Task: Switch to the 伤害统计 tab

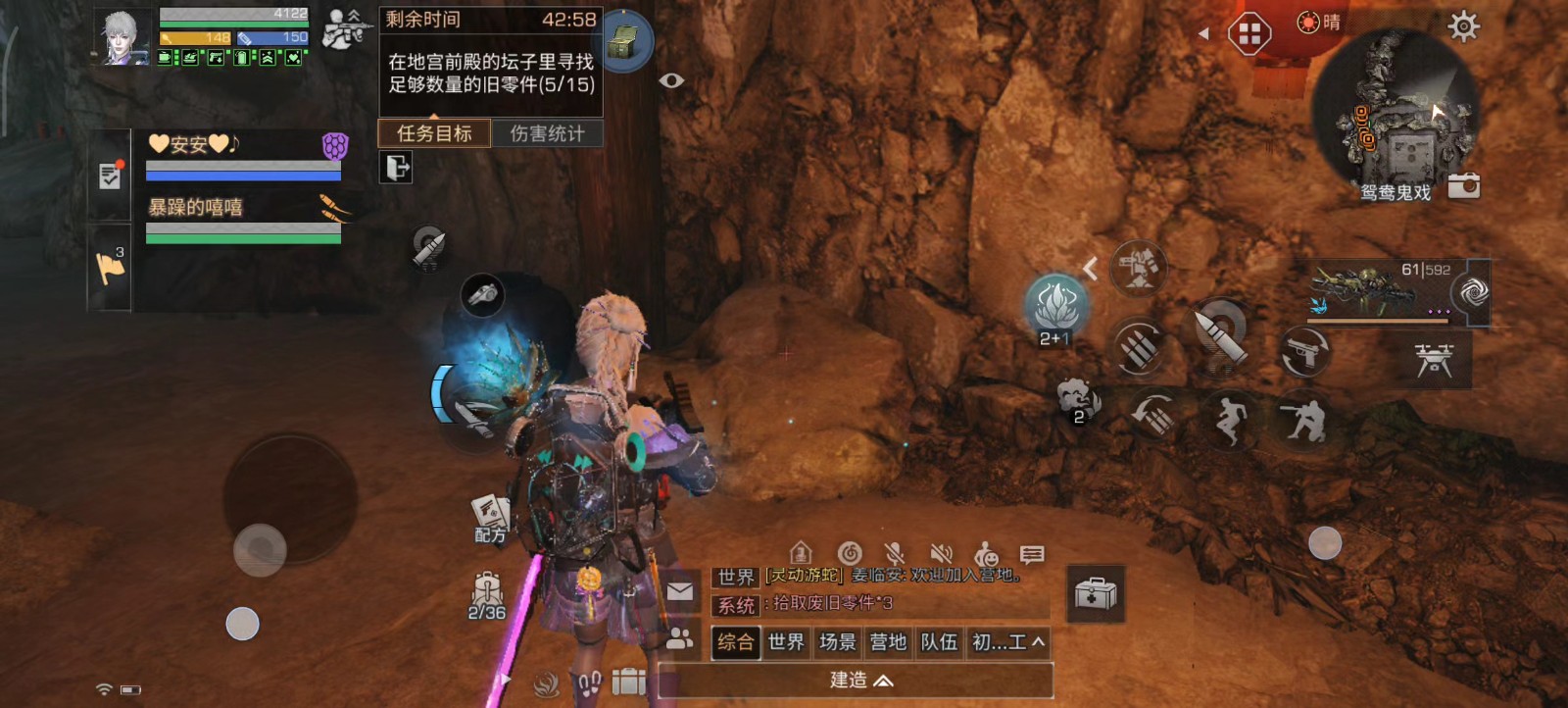Action: click(547, 133)
